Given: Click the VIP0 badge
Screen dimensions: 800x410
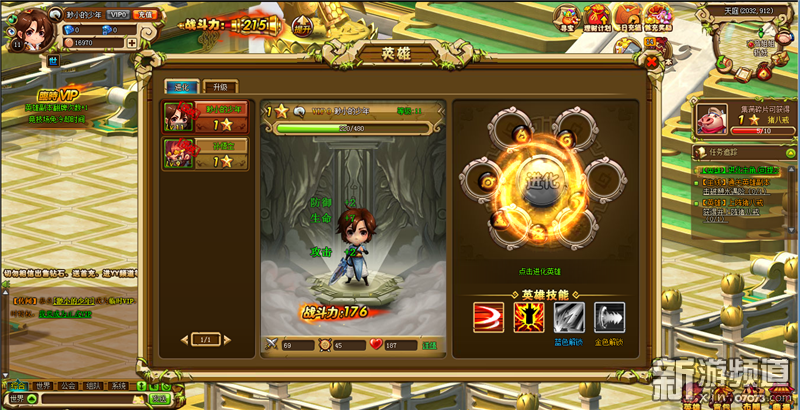Looking at the screenshot, I should pyautogui.click(x=118, y=15).
